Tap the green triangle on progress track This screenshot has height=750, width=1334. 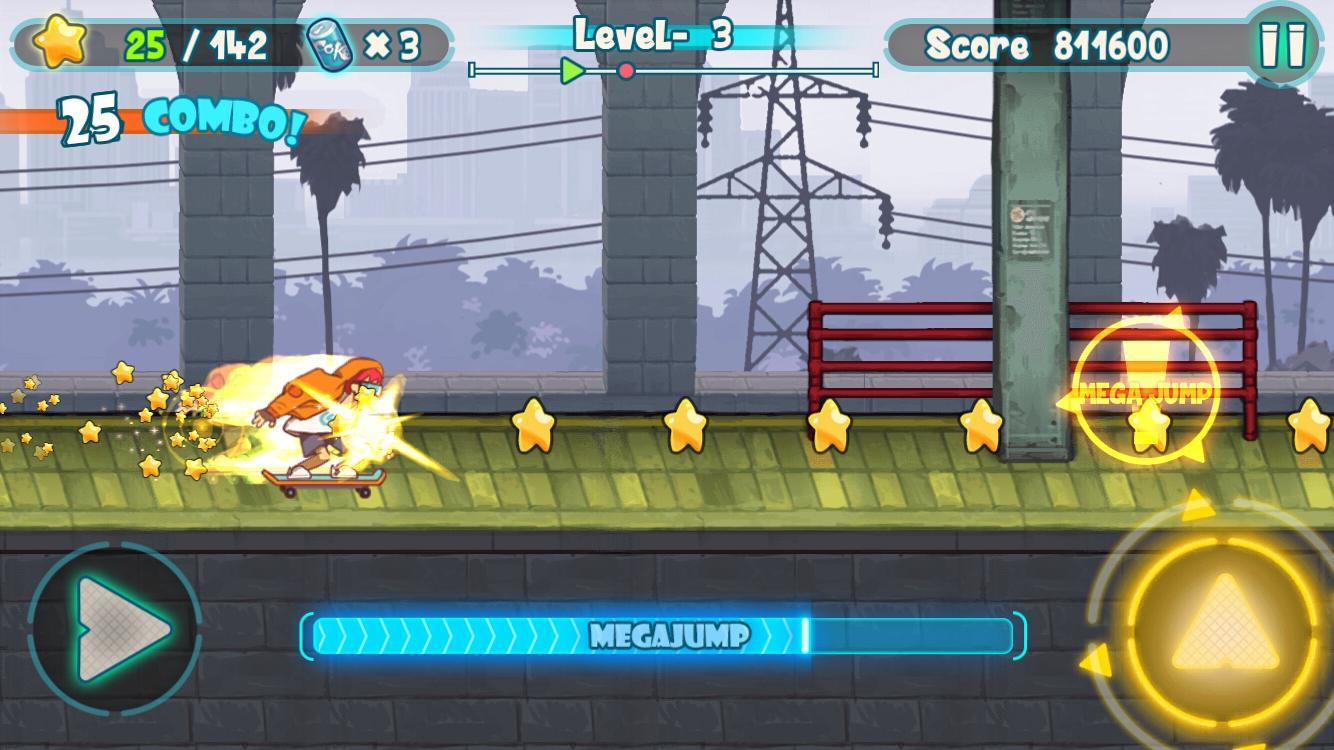tap(571, 69)
